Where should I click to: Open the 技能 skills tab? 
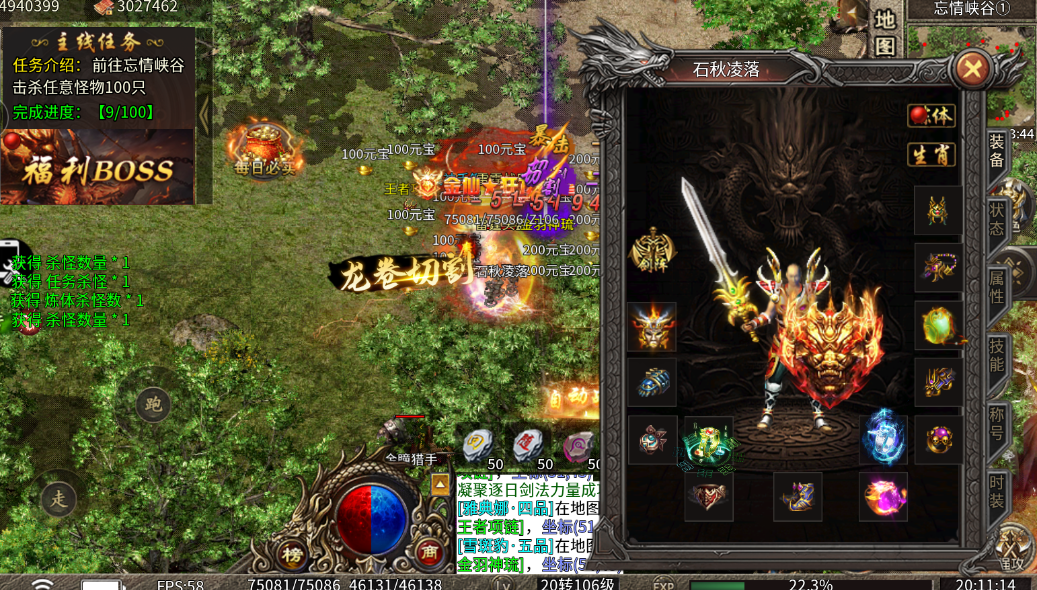997,355
